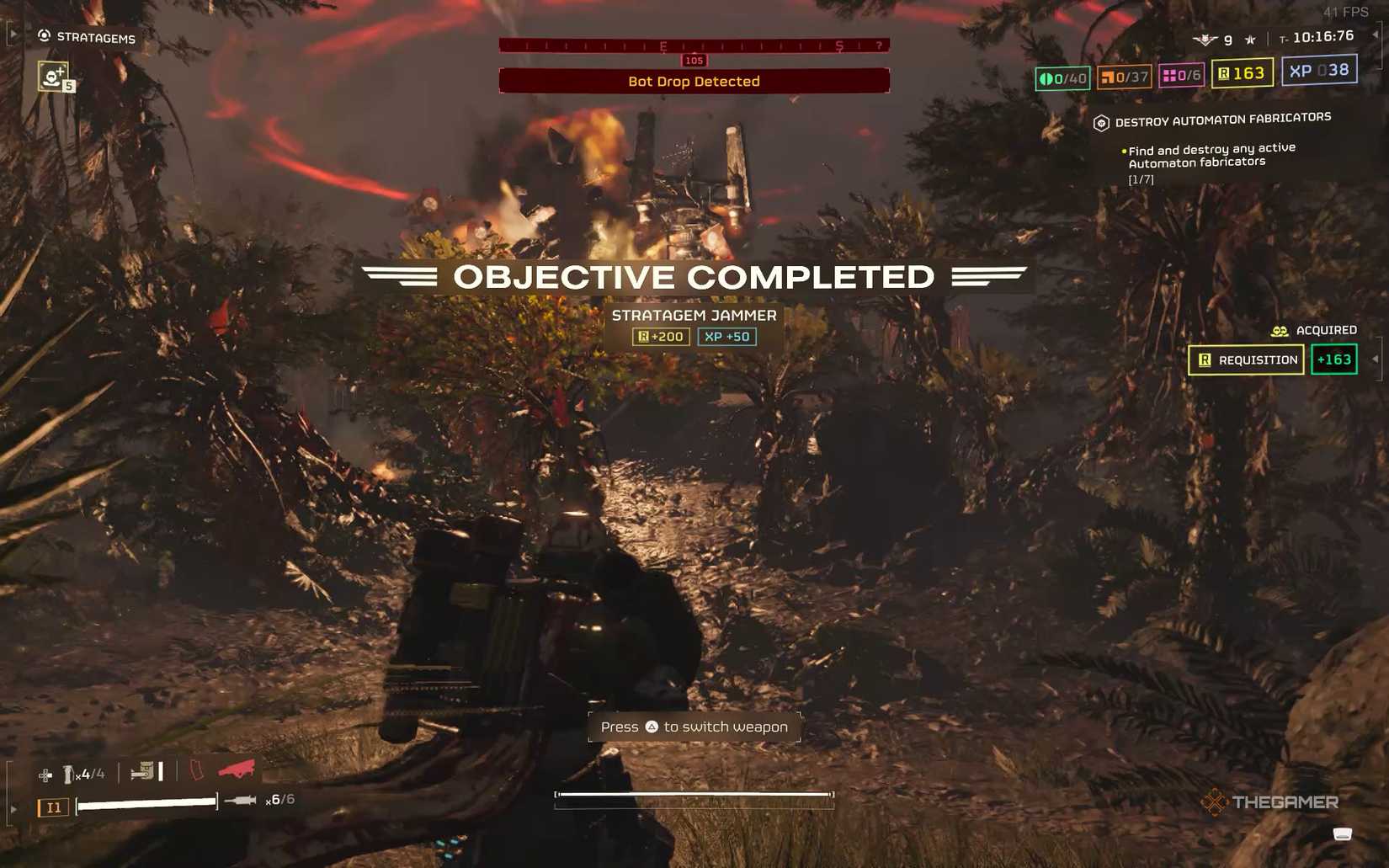Click the reinforcement drop ship icon beside counter 9
Viewport: 1389px width, 868px height.
pyautogui.click(x=1204, y=38)
